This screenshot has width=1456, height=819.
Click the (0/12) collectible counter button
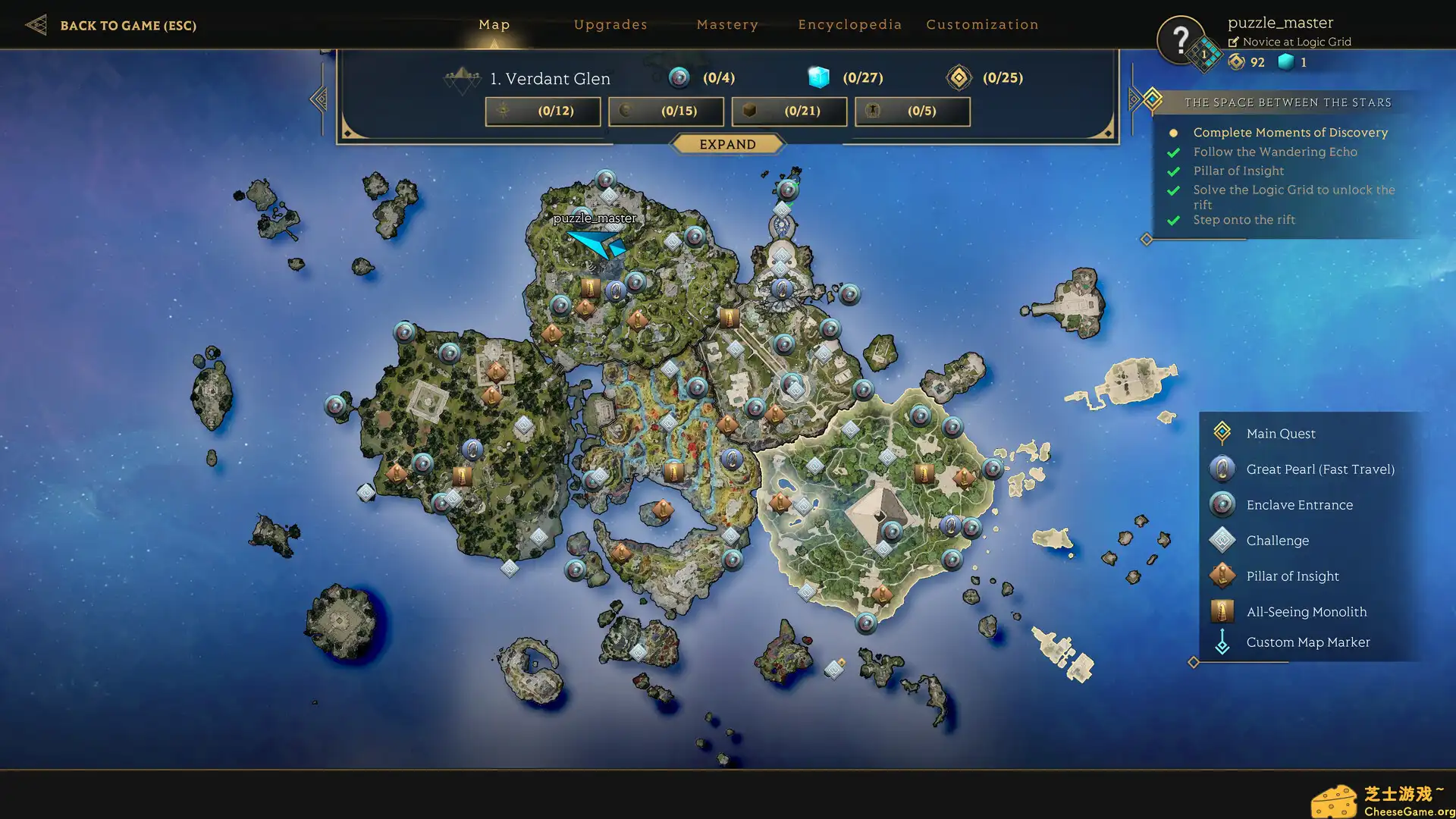[x=542, y=111]
